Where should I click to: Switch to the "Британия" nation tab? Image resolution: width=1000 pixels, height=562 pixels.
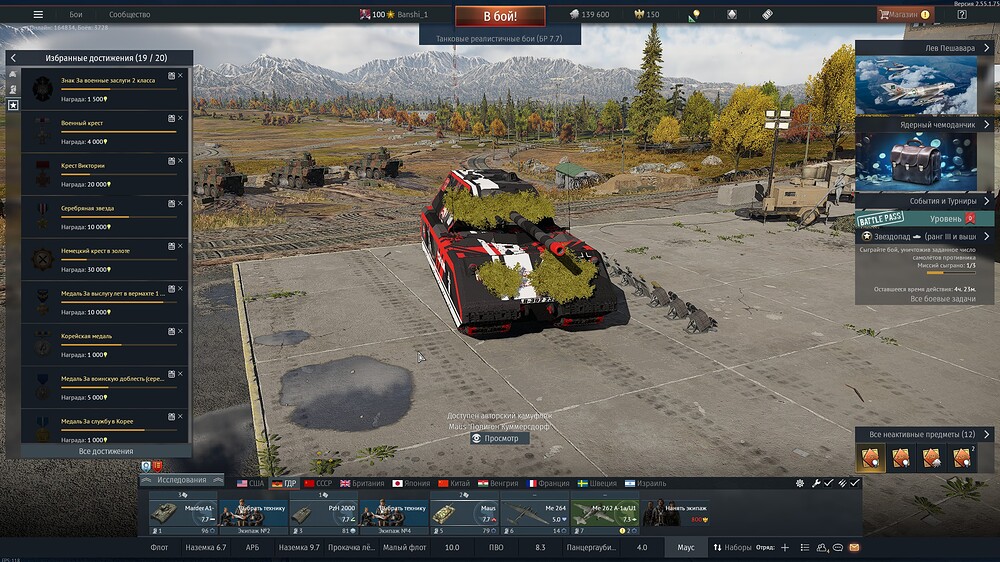click(362, 482)
